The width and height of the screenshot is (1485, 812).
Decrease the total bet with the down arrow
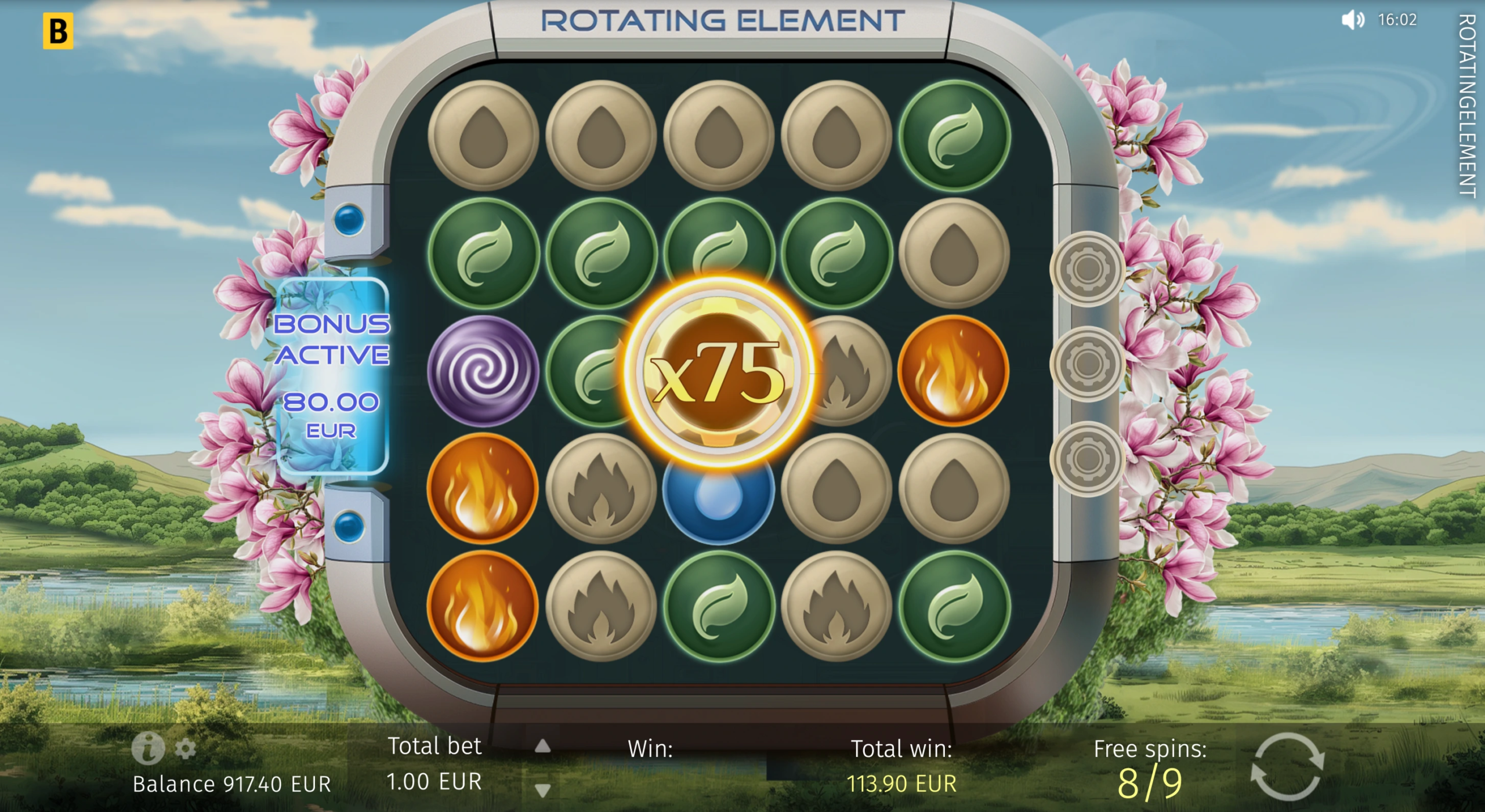542,789
